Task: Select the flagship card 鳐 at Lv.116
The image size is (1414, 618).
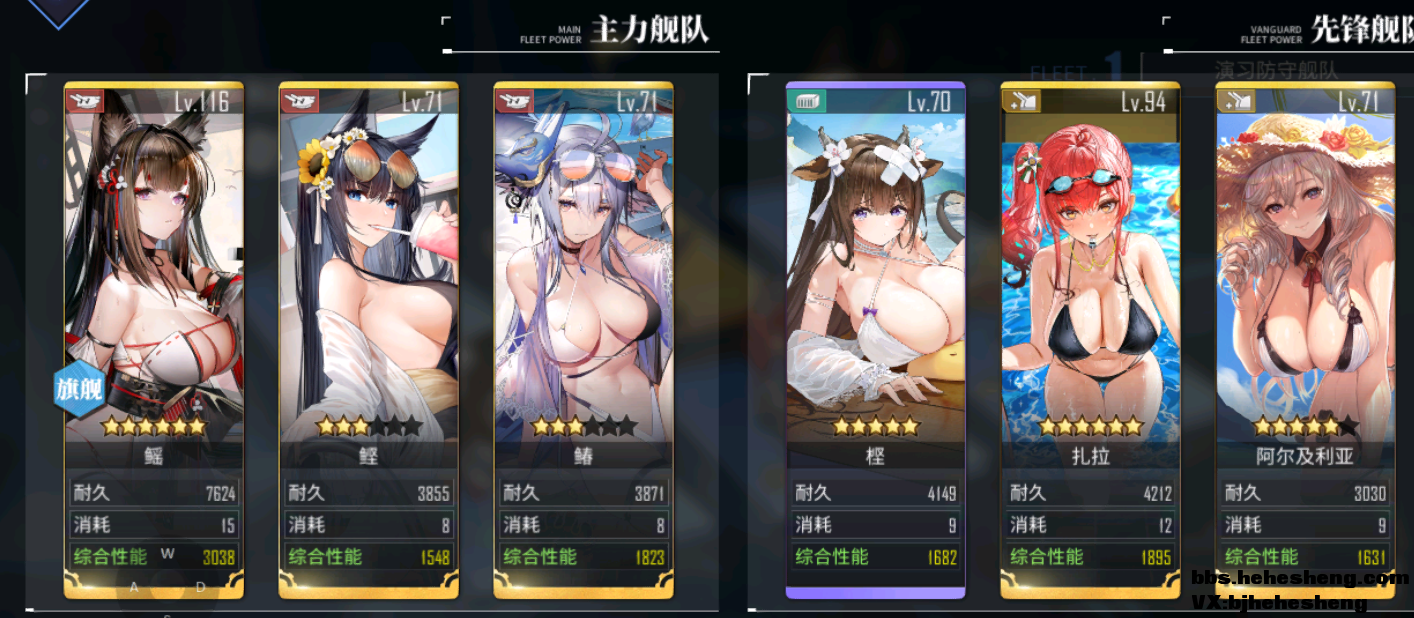Action: 153,300
